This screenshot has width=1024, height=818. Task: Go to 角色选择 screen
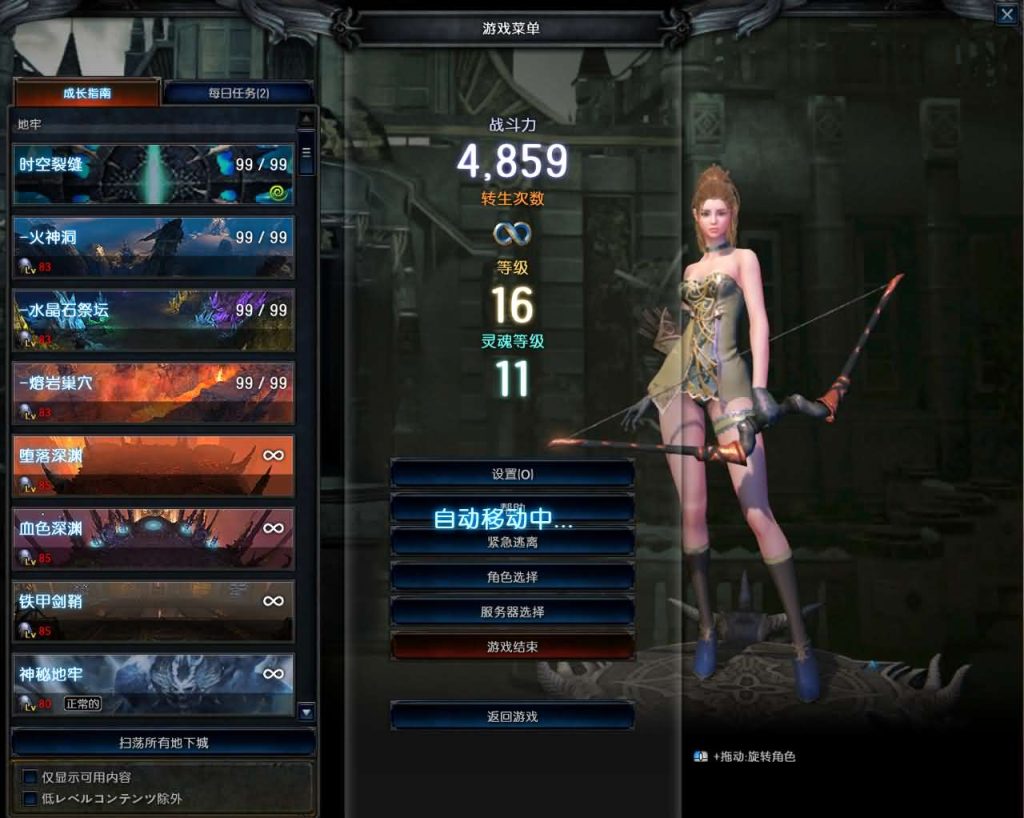tap(512, 577)
